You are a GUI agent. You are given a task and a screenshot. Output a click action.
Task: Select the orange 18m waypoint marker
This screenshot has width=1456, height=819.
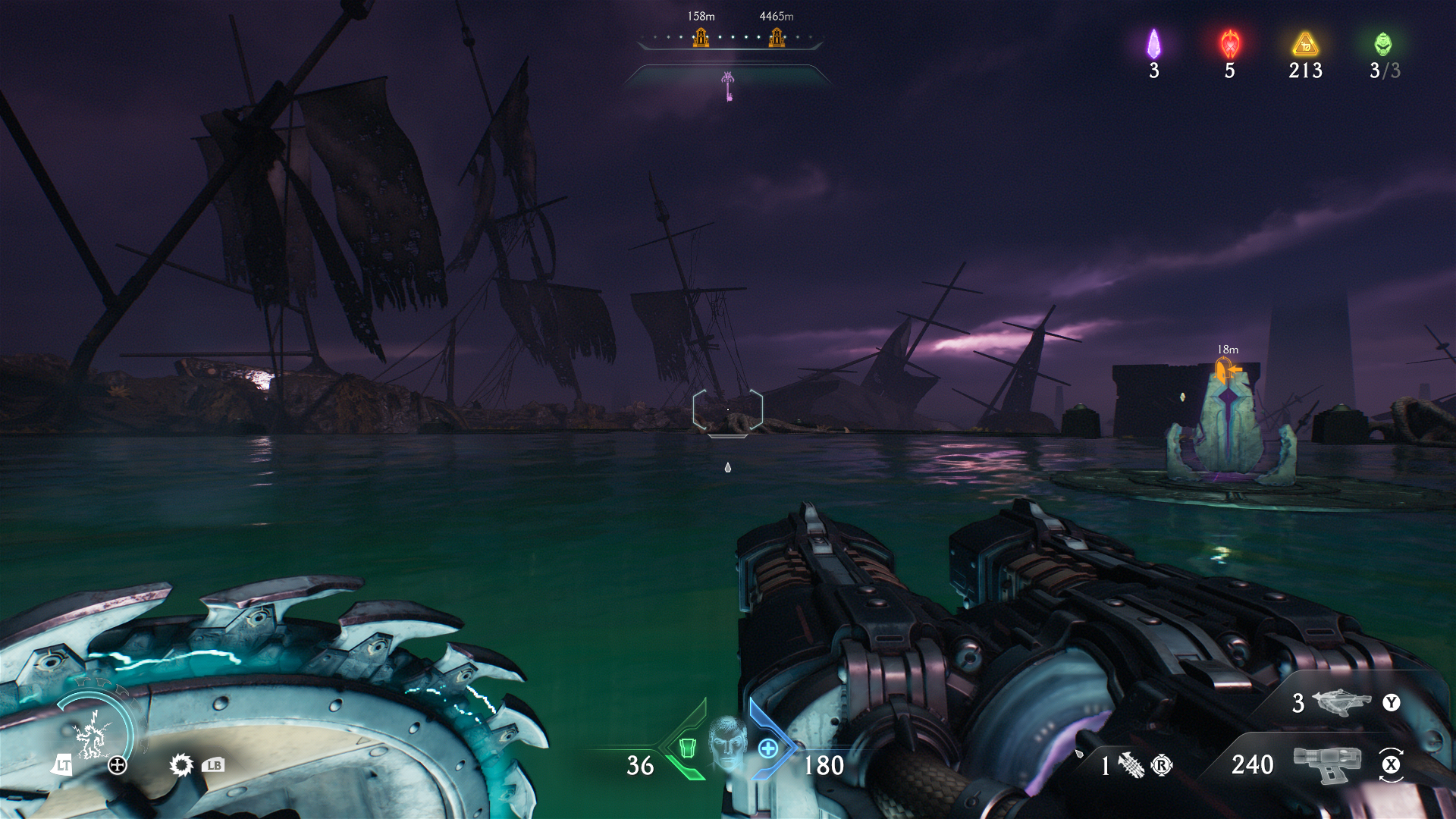pos(1226,371)
